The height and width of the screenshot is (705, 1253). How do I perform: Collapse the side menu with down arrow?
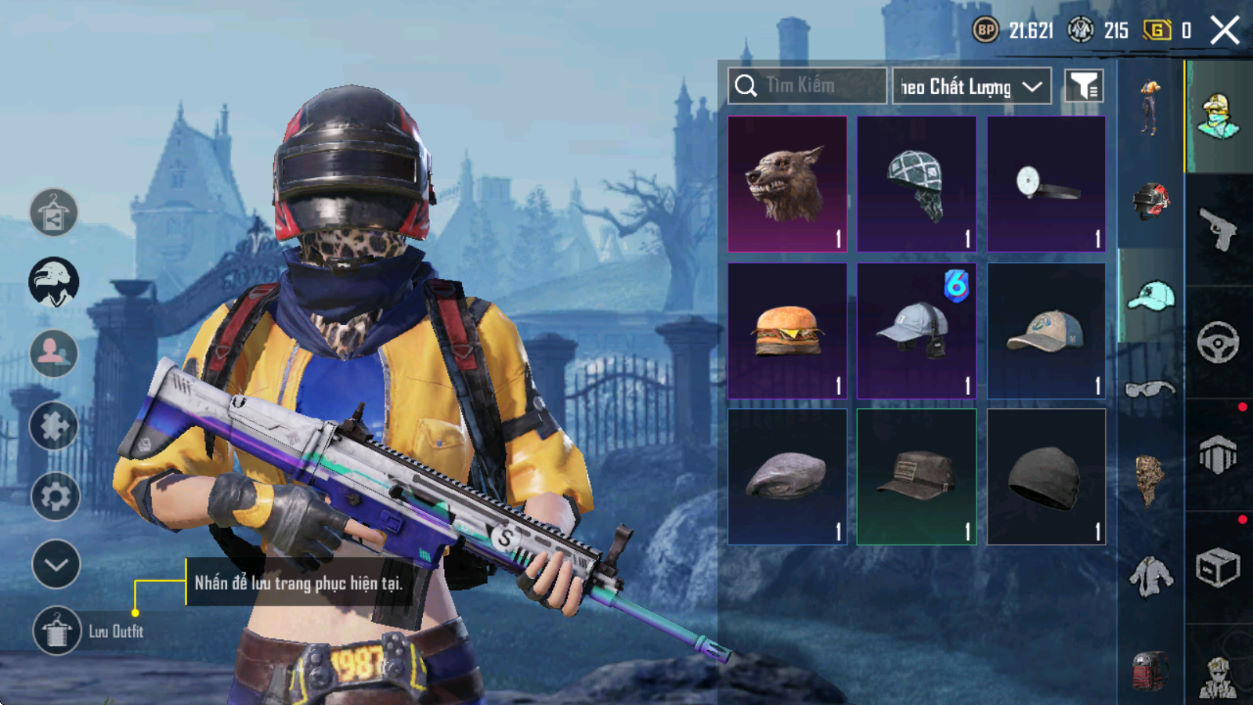pyautogui.click(x=55, y=565)
